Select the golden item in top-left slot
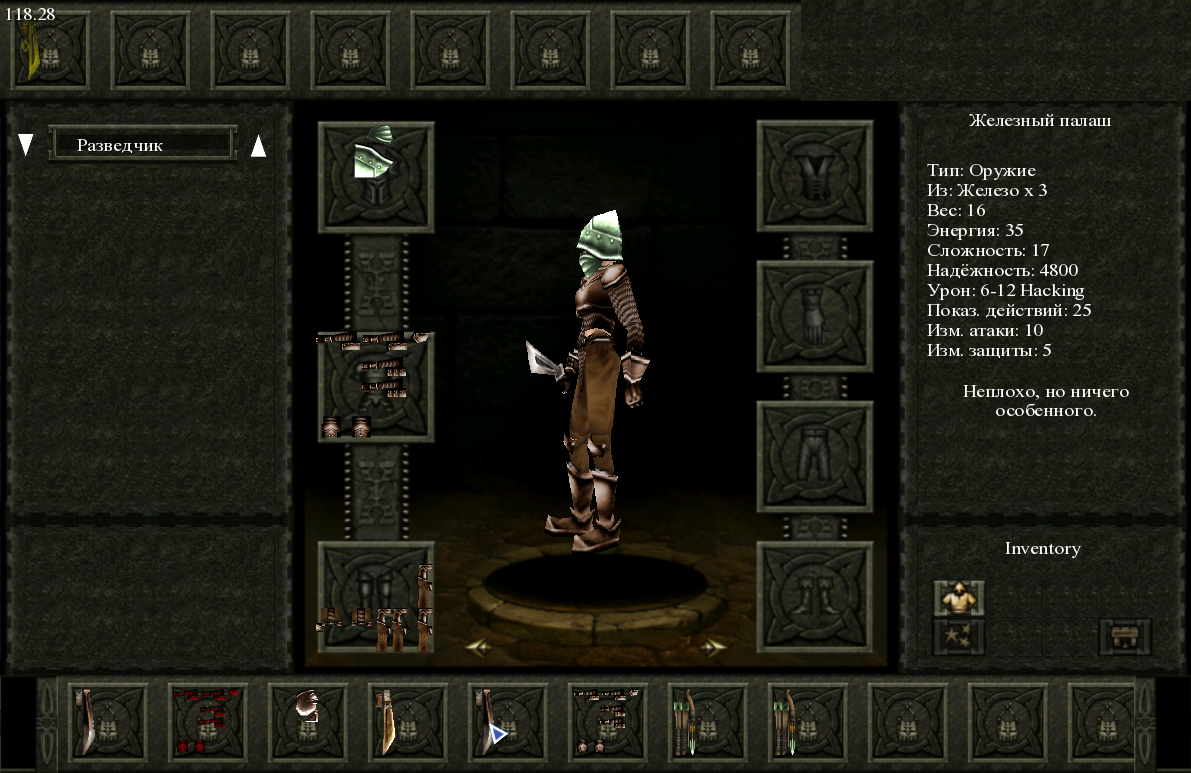1191x773 pixels. (x=48, y=50)
